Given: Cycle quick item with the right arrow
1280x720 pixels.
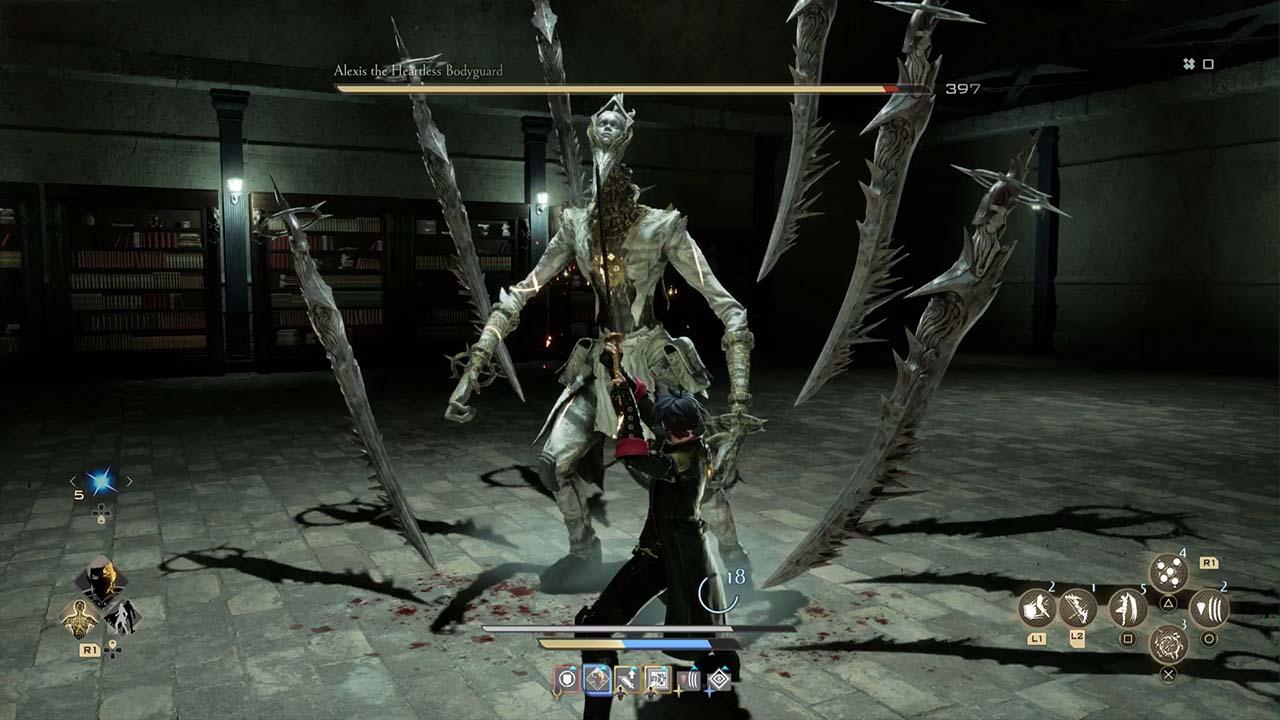Looking at the screenshot, I should tap(129, 481).
